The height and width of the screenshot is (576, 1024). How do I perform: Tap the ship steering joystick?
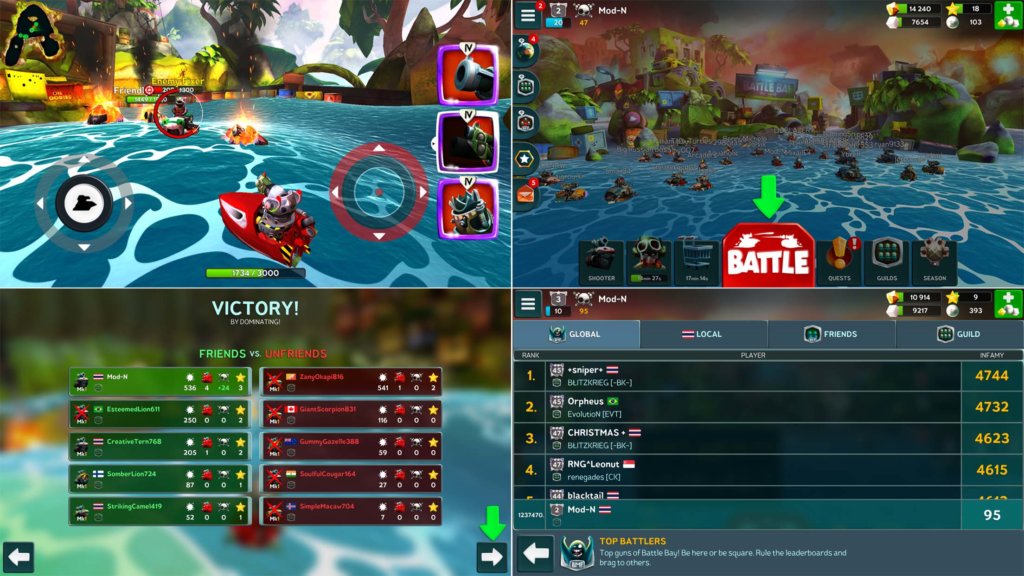pyautogui.click(x=84, y=203)
